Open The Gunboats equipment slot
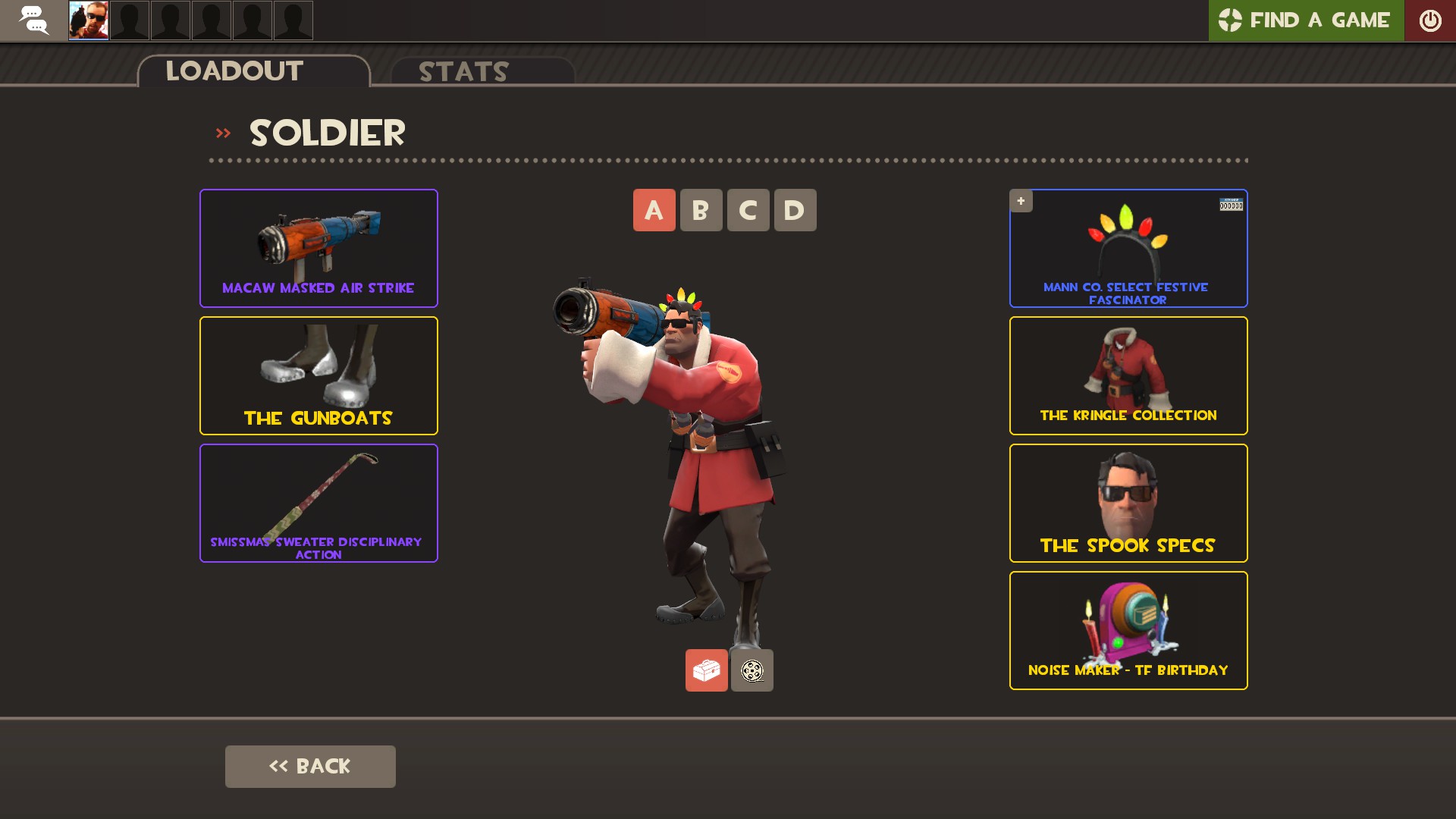This screenshot has width=1456, height=819. [318, 375]
